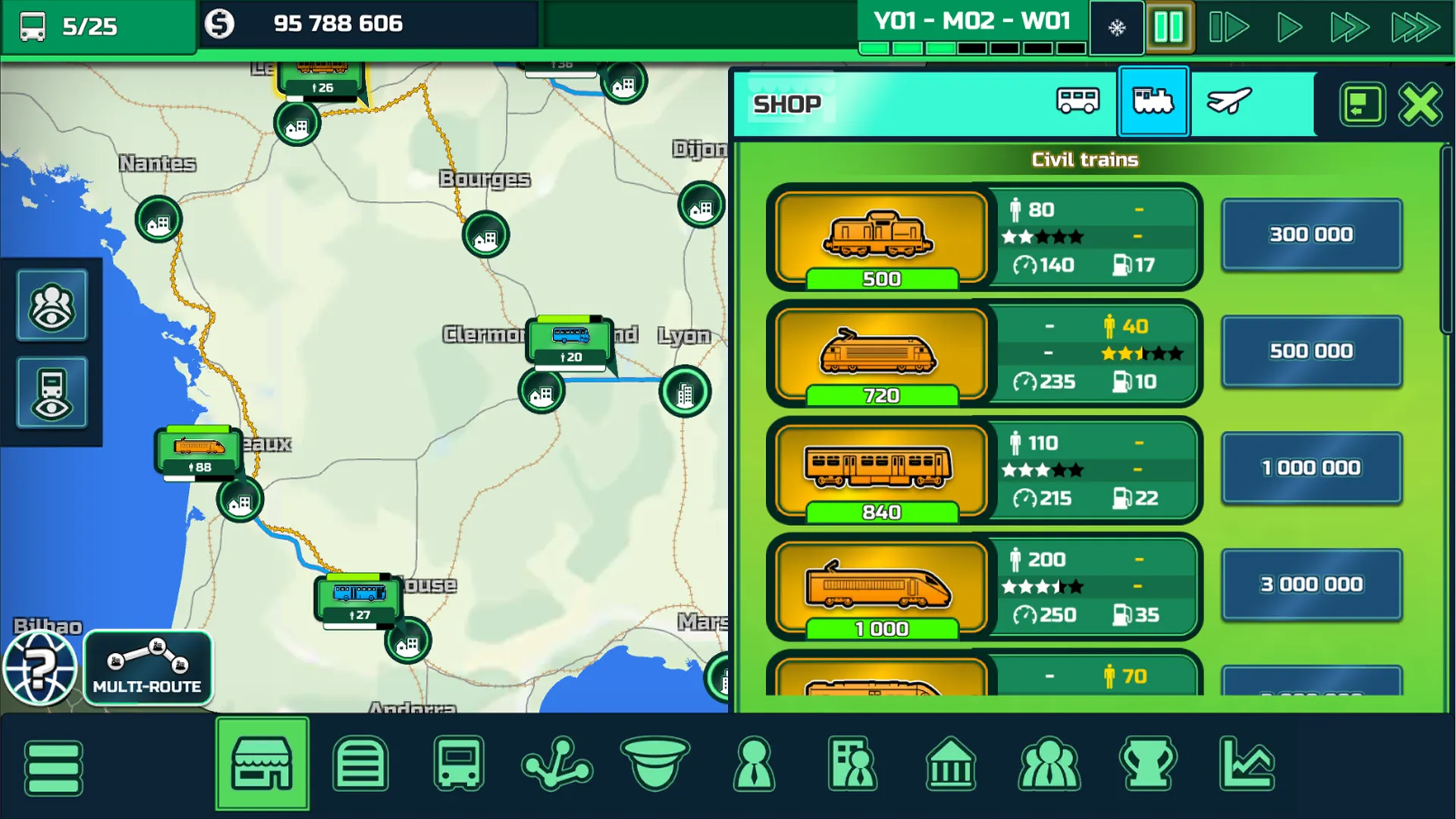Open the bank building screen

[x=950, y=764]
